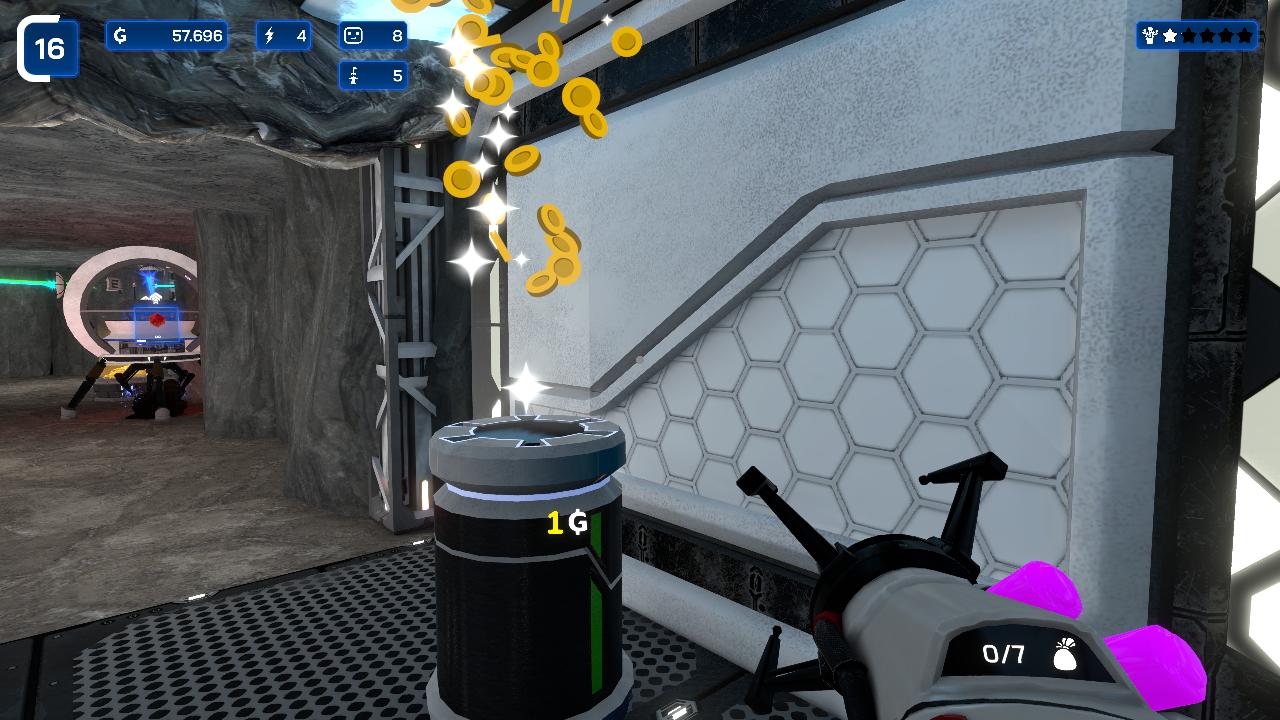Click the robot face icon showing 8
Viewport: 1280px width, 720px height.
[x=353, y=36]
